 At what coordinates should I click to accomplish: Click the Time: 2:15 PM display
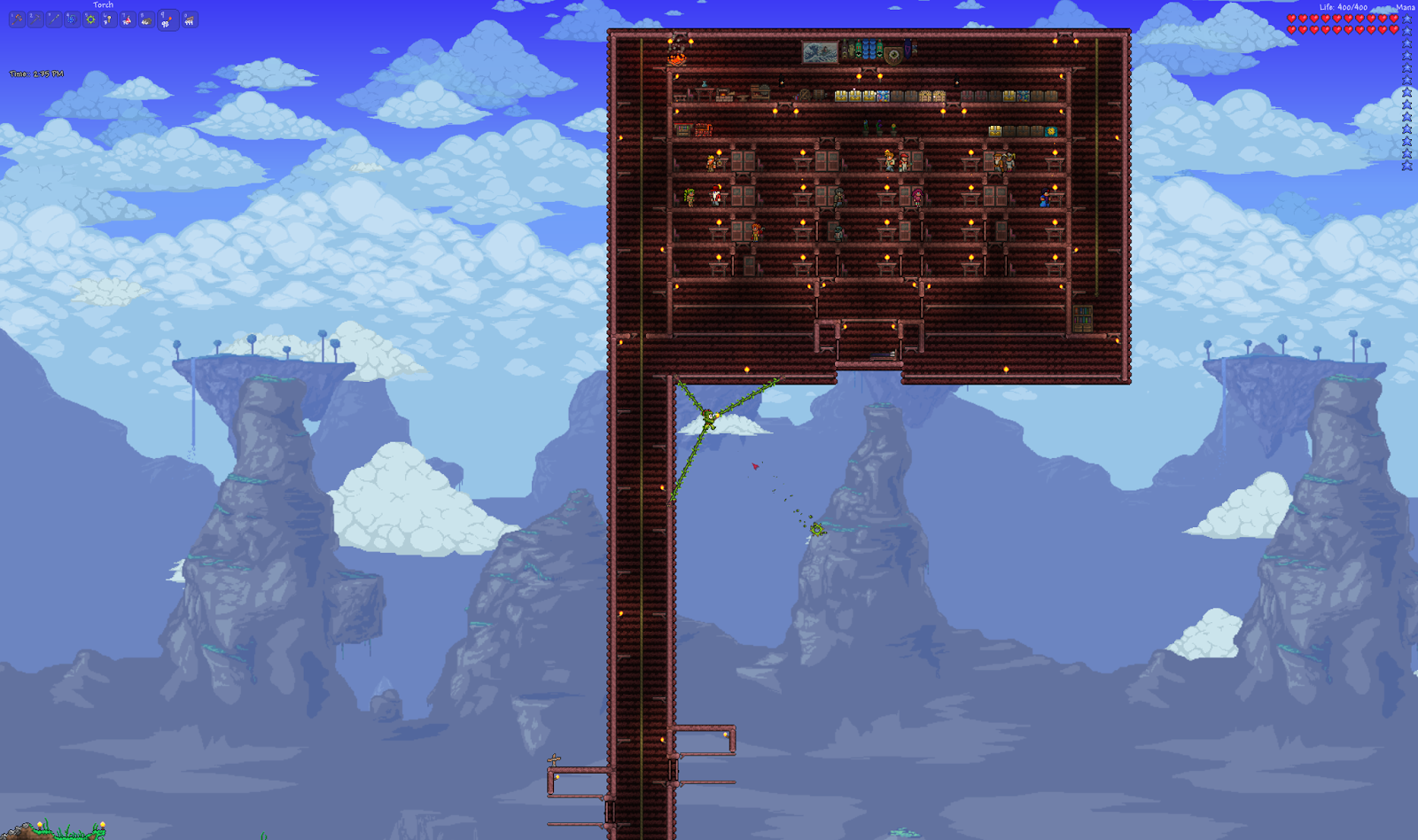[x=35, y=74]
